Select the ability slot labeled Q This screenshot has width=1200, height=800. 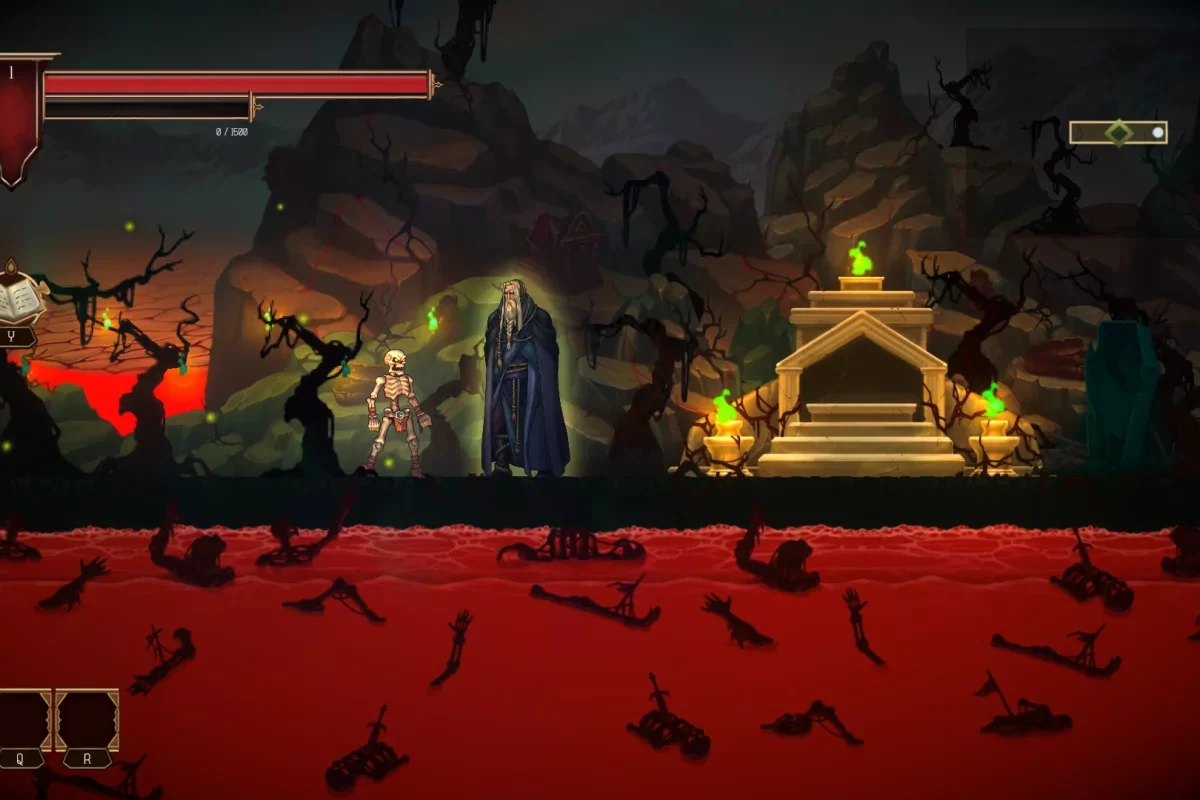(22, 720)
